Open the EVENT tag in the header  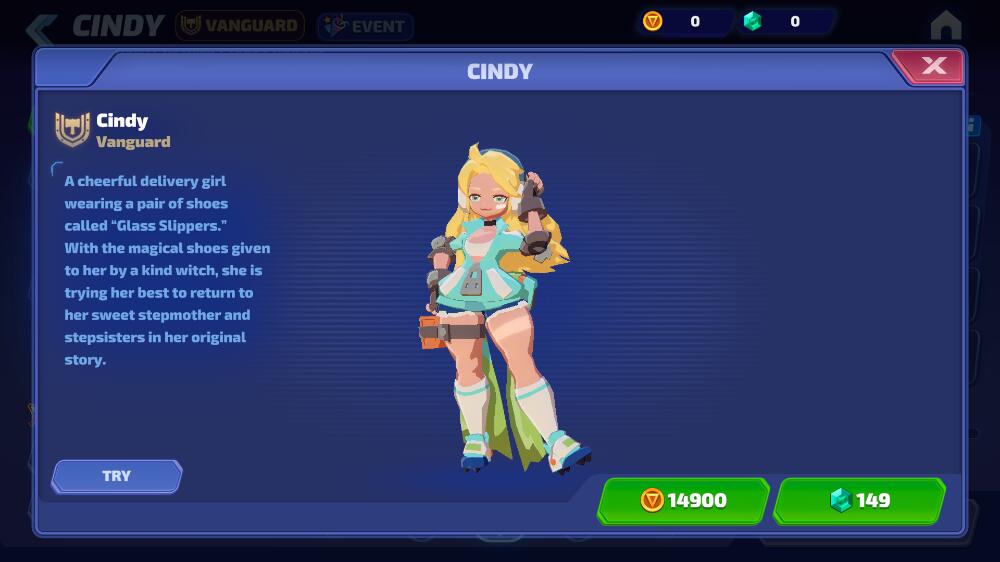click(365, 26)
